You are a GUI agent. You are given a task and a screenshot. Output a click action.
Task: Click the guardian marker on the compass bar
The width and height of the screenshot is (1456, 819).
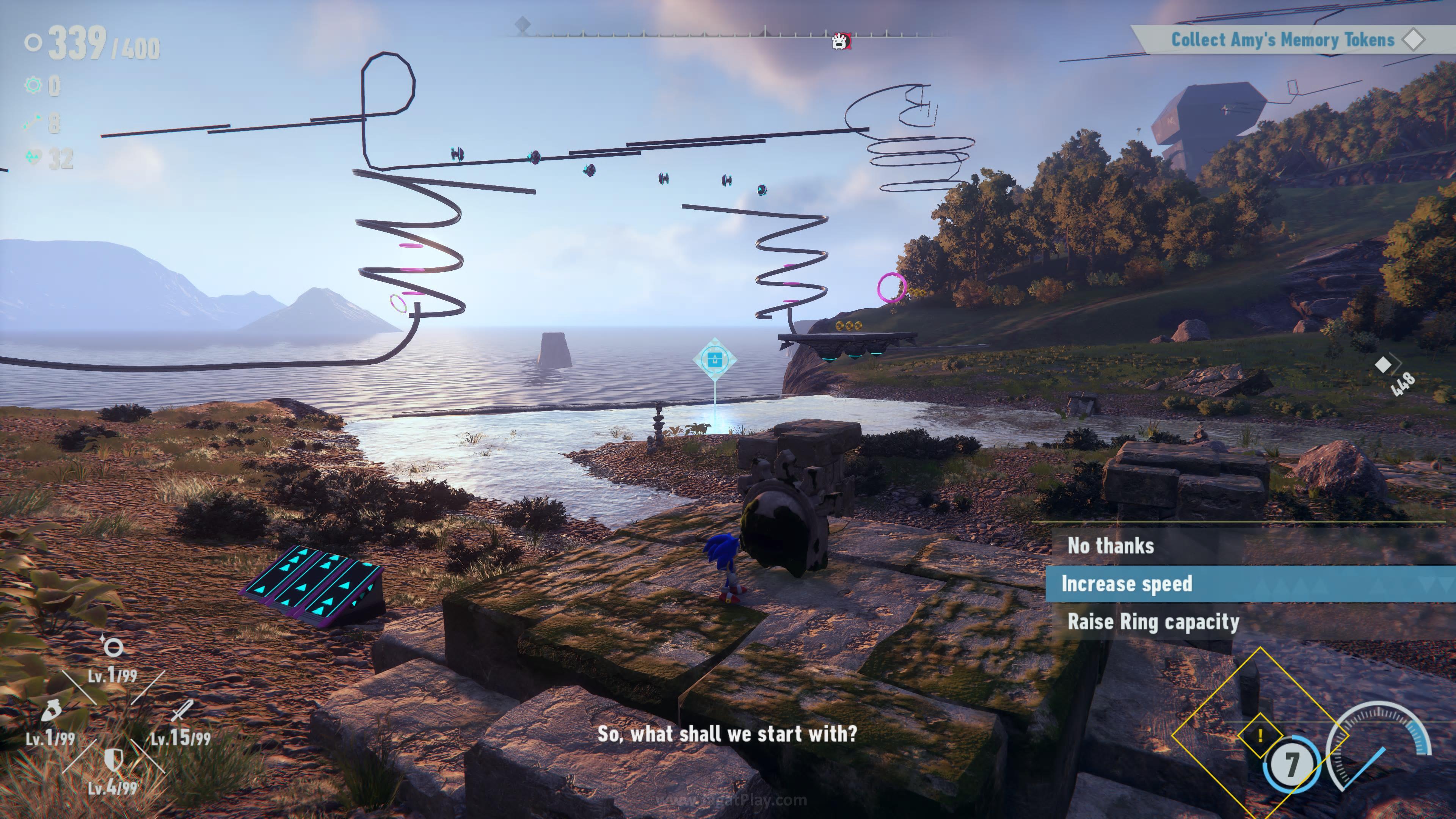point(841,41)
